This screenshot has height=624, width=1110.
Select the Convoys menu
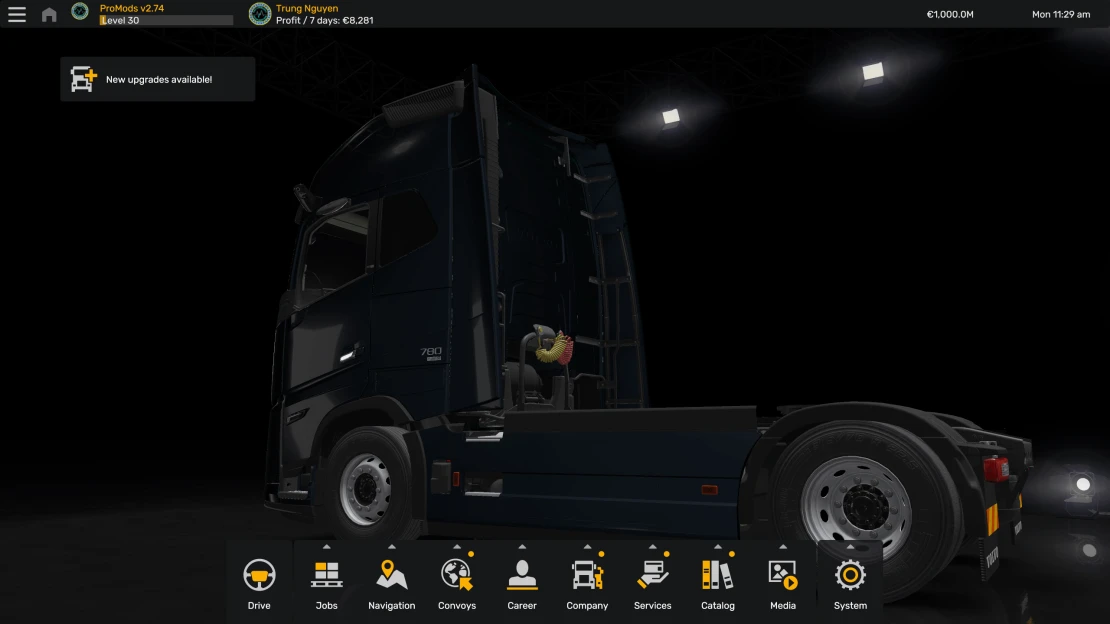[457, 582]
